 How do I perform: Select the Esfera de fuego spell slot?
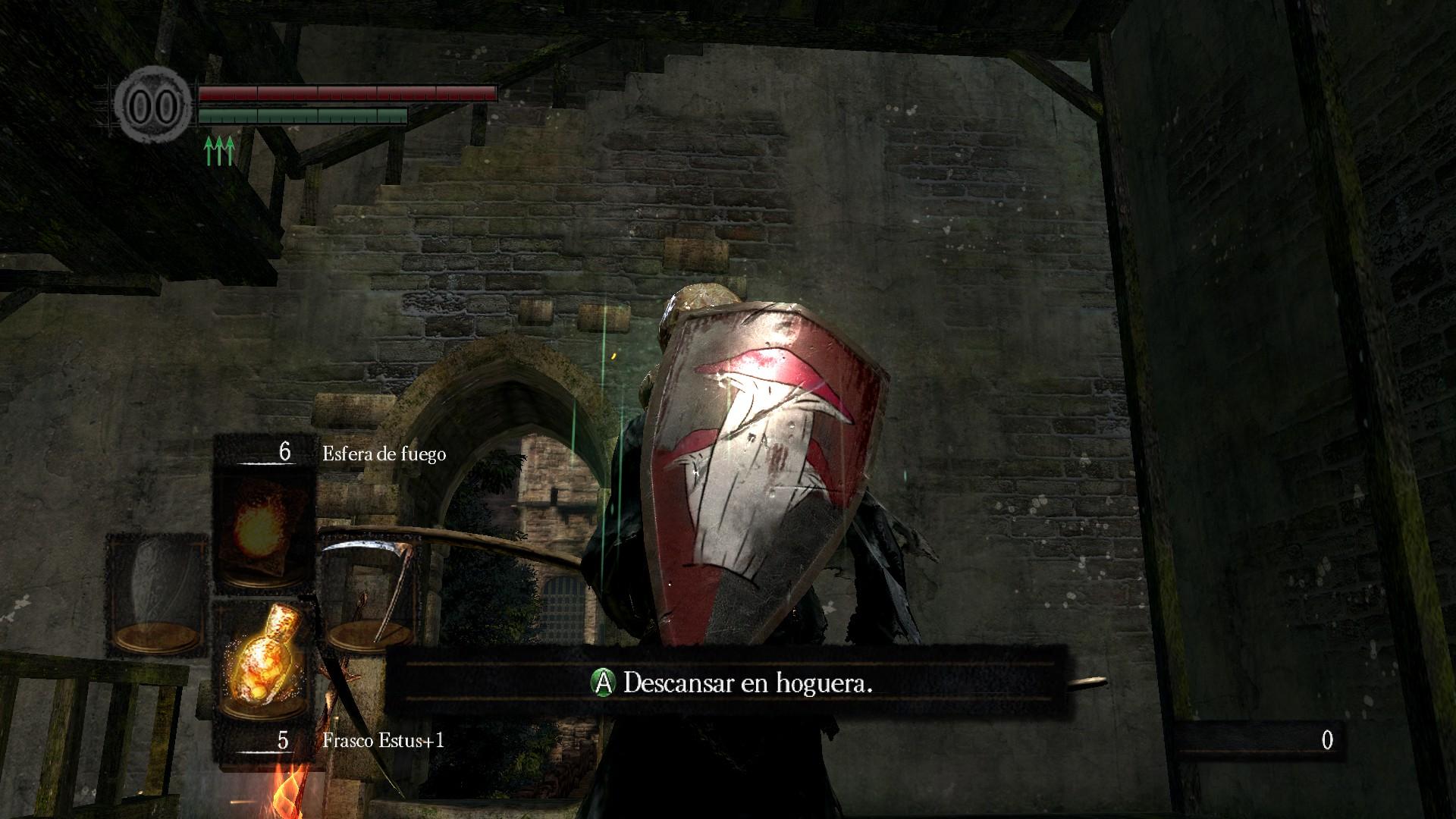pyautogui.click(x=264, y=529)
